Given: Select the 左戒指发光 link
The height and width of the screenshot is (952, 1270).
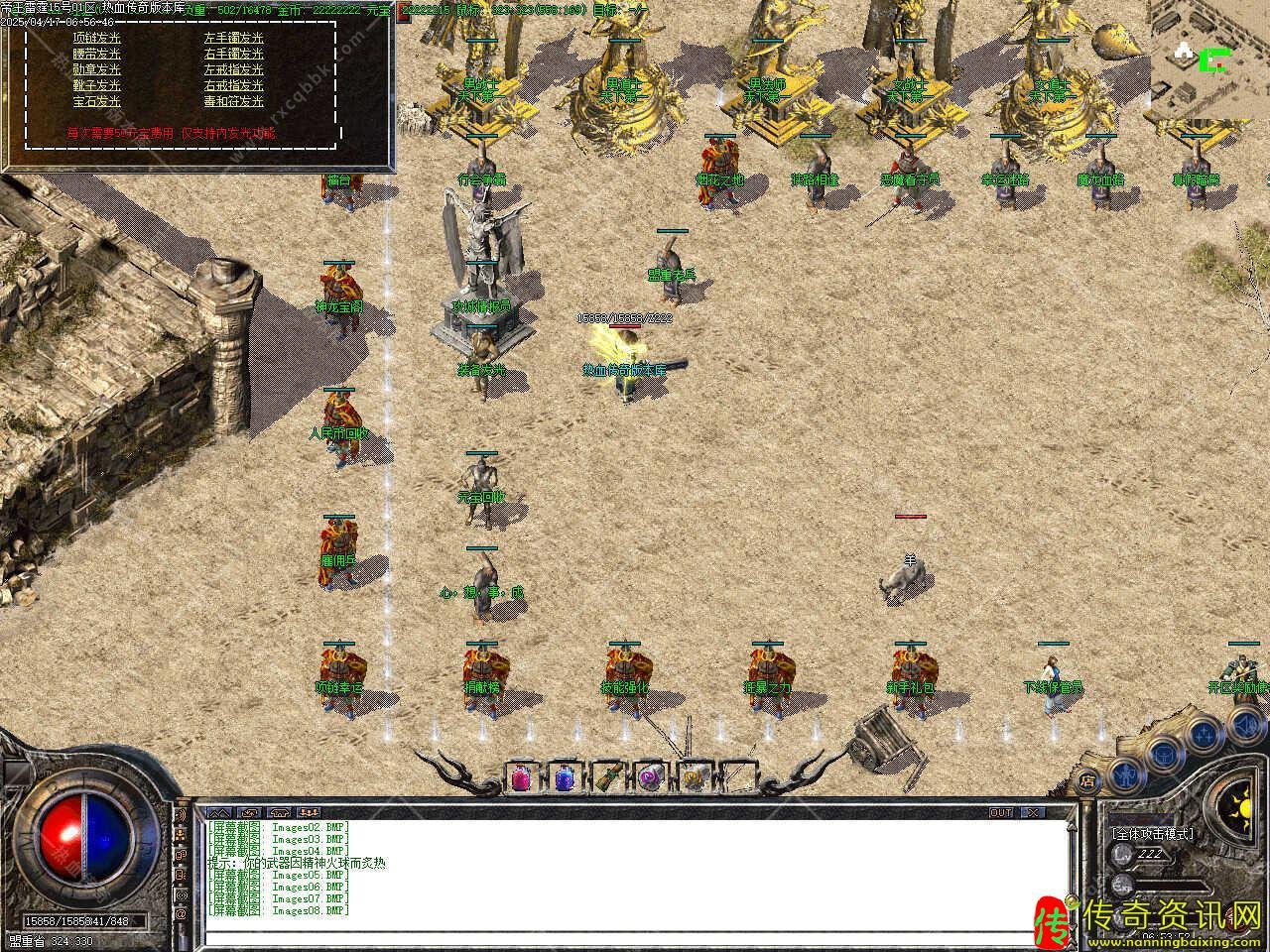Looking at the screenshot, I should pos(234,69).
